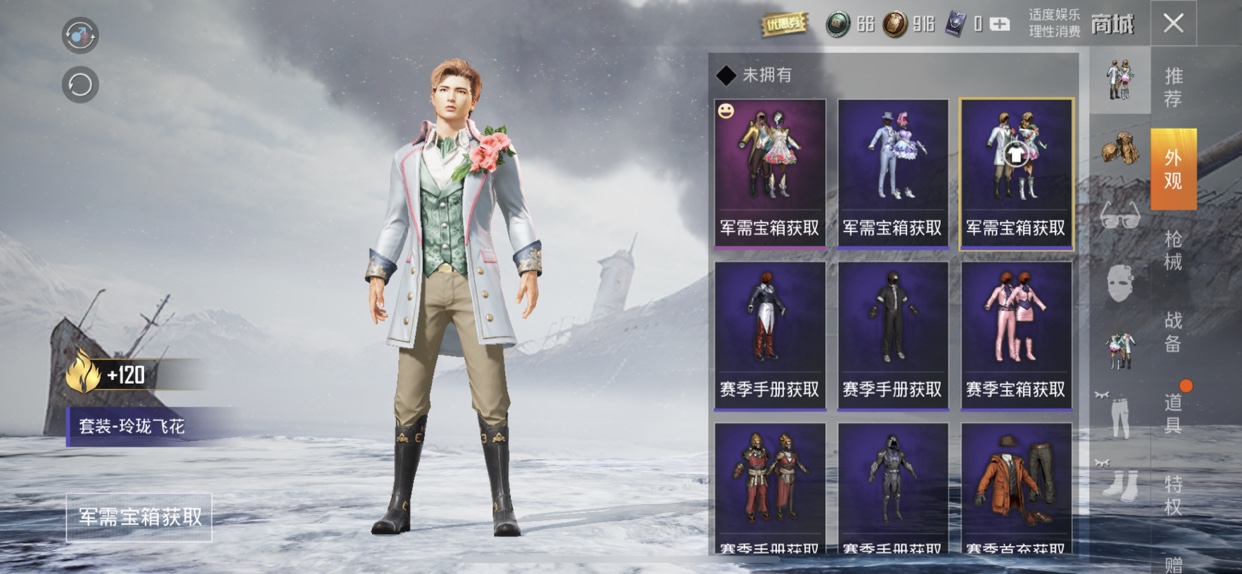Pick the pink suit 赛季宝箱获取 outfit

click(1016, 335)
